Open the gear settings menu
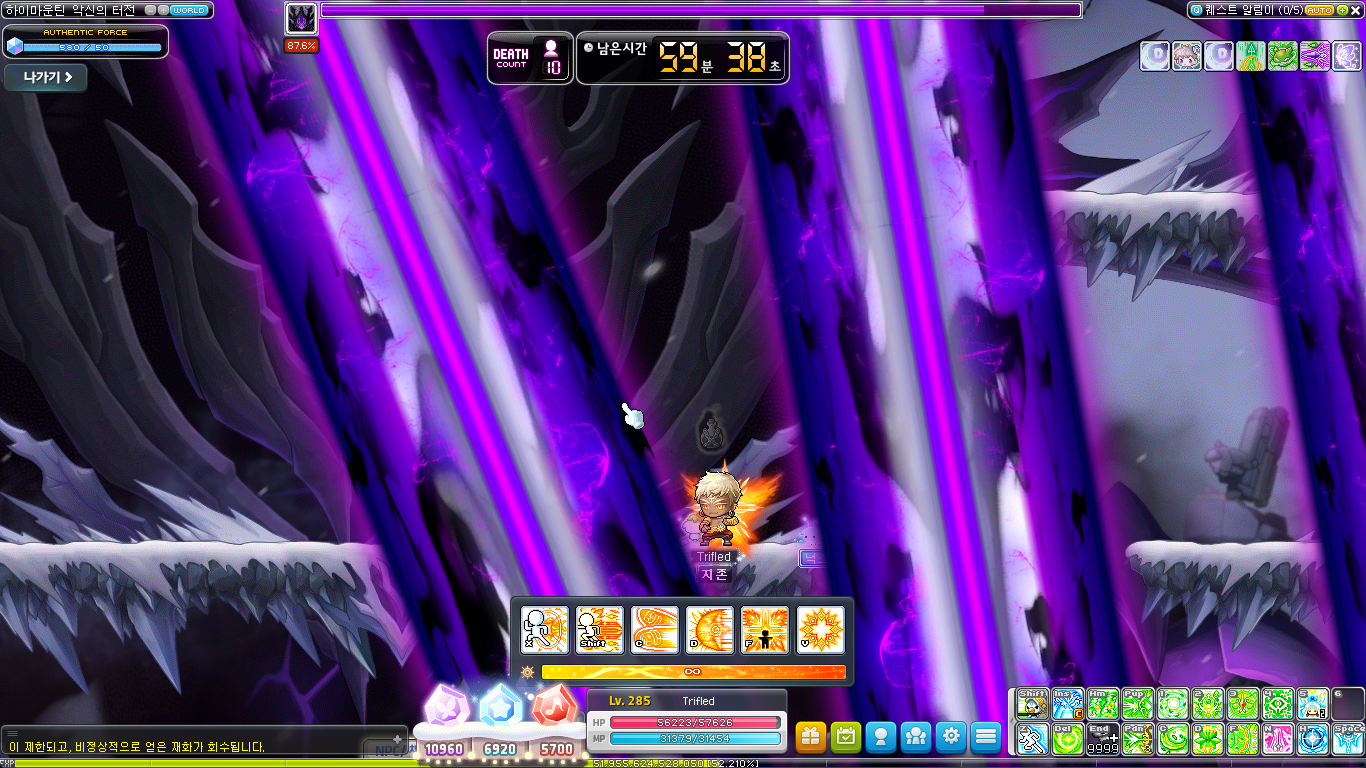1366x768 pixels. click(951, 737)
